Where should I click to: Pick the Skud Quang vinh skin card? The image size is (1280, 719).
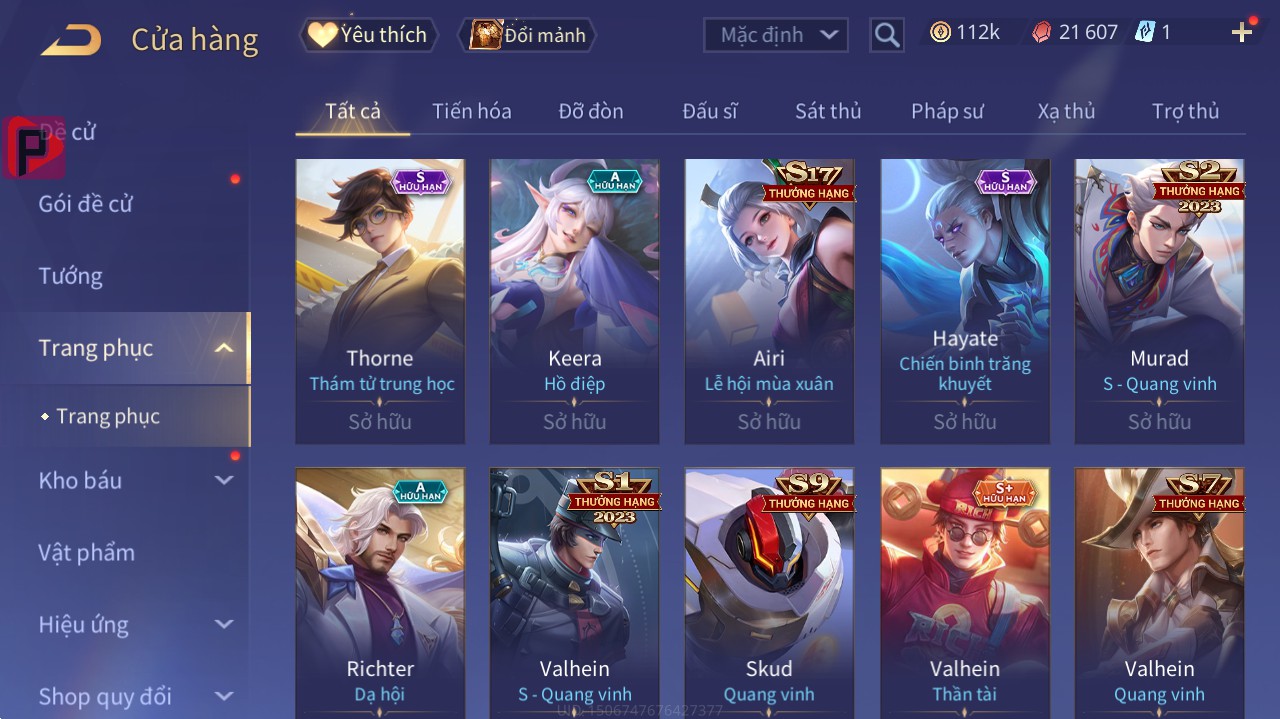click(769, 590)
